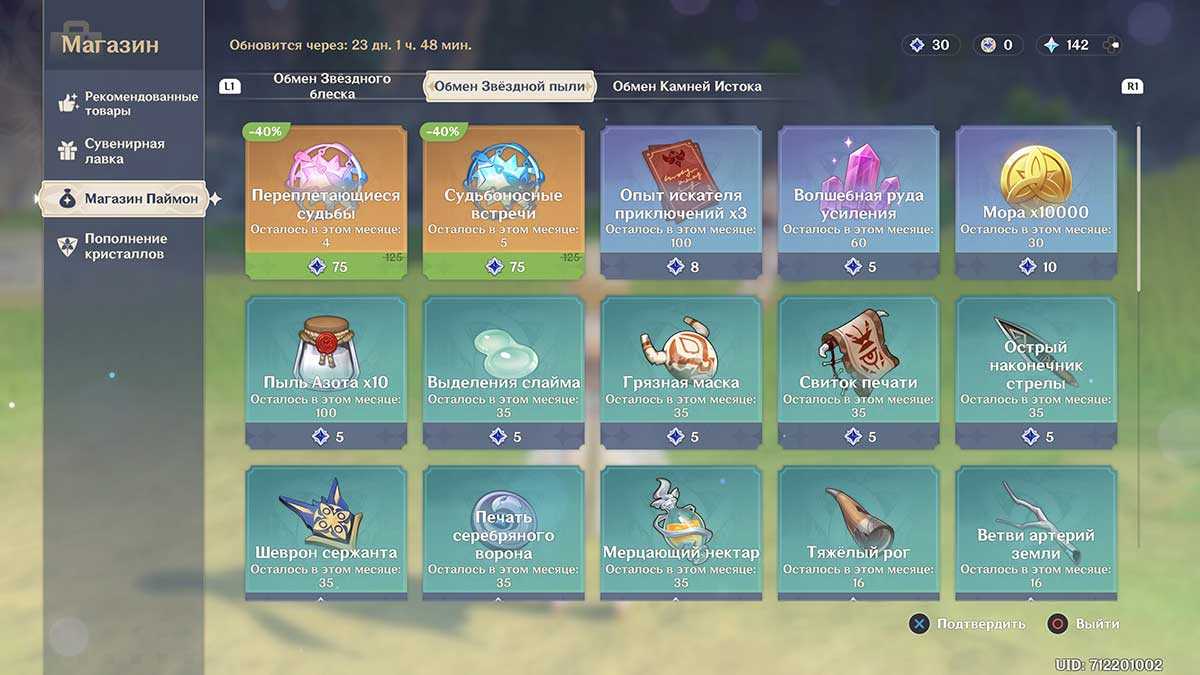Select Пыль Азота x10 item

click(x=325, y=372)
